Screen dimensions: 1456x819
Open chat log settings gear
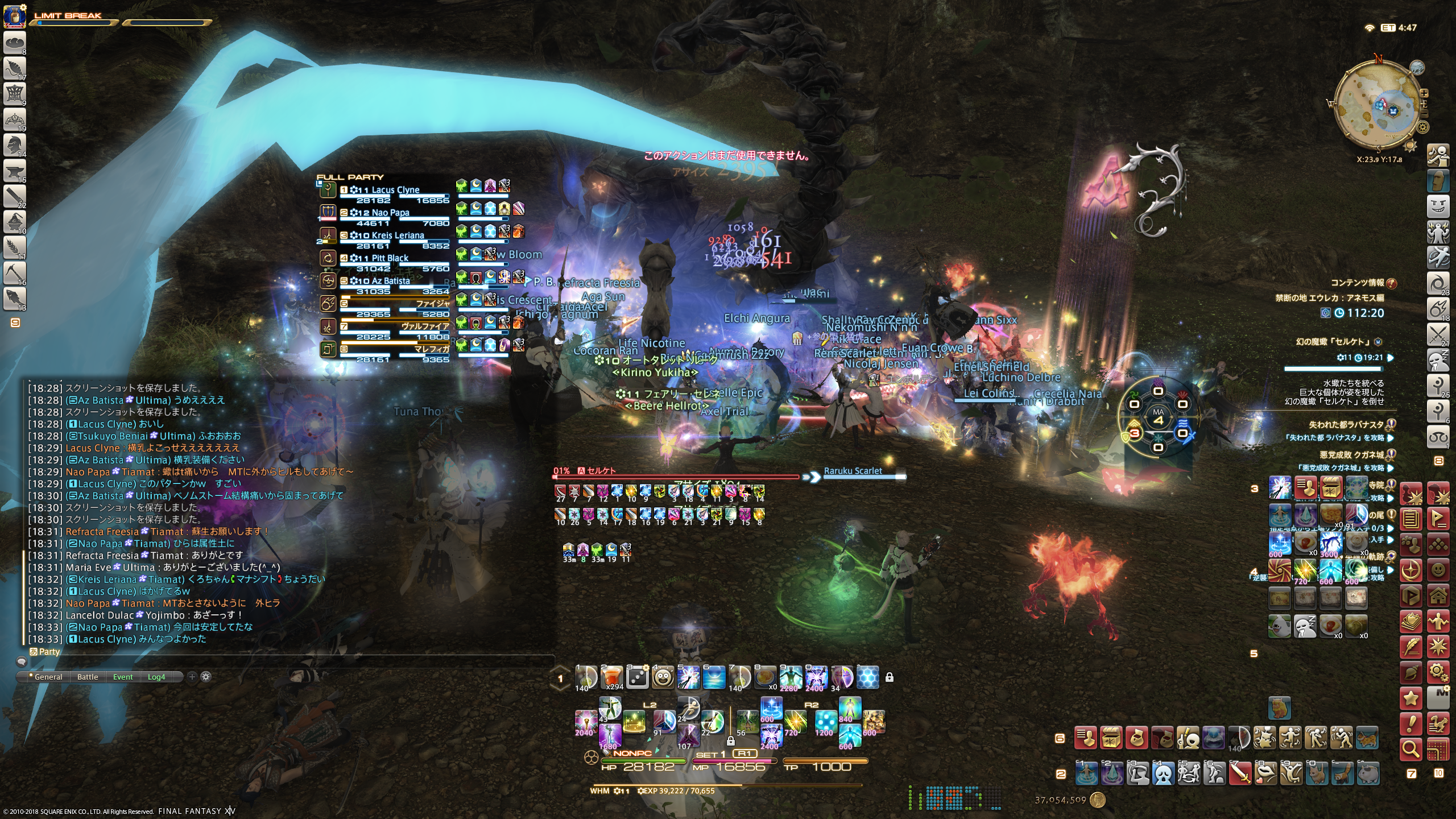point(206,677)
